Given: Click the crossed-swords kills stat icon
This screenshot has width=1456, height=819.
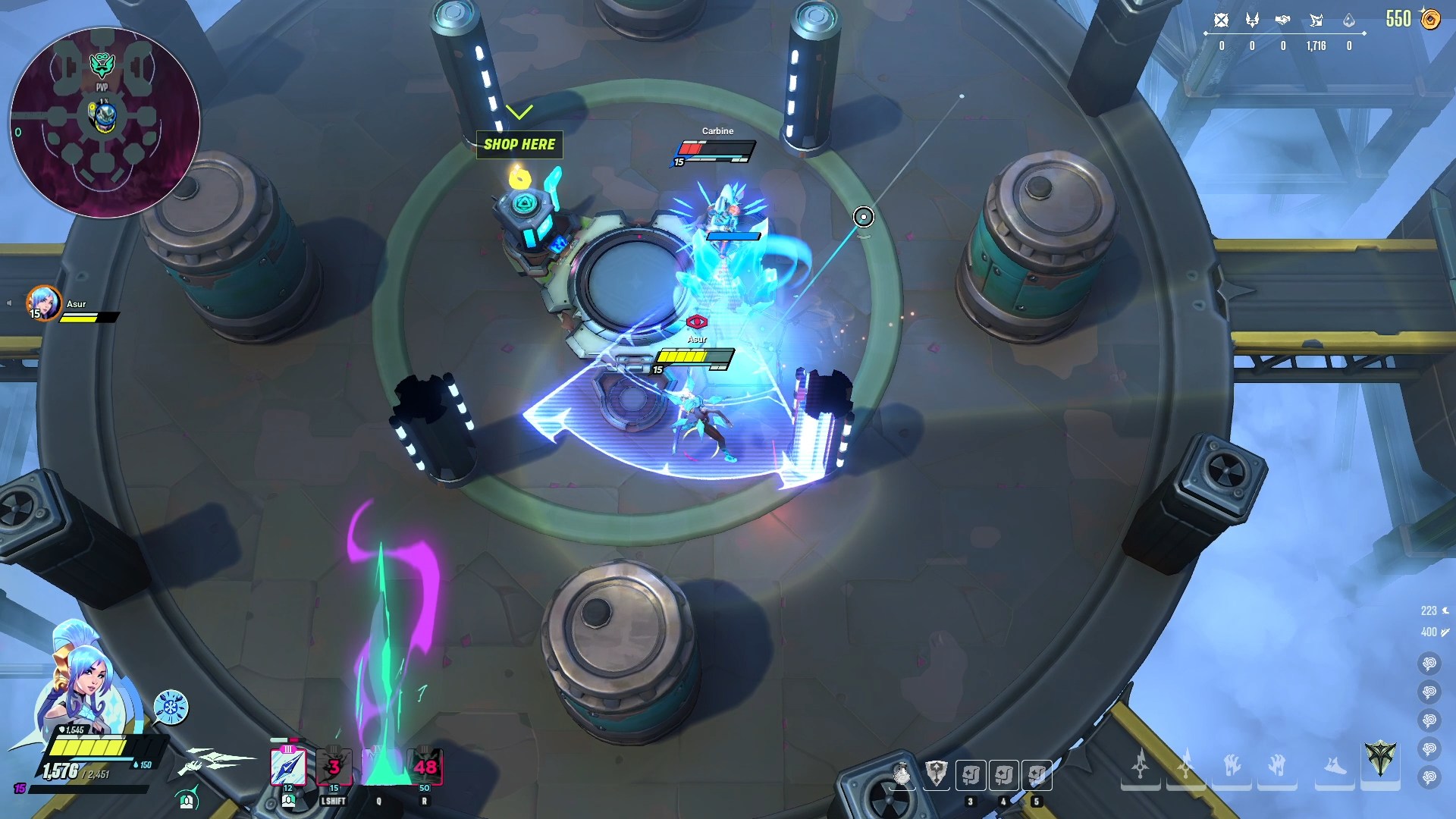Looking at the screenshot, I should click(1221, 20).
